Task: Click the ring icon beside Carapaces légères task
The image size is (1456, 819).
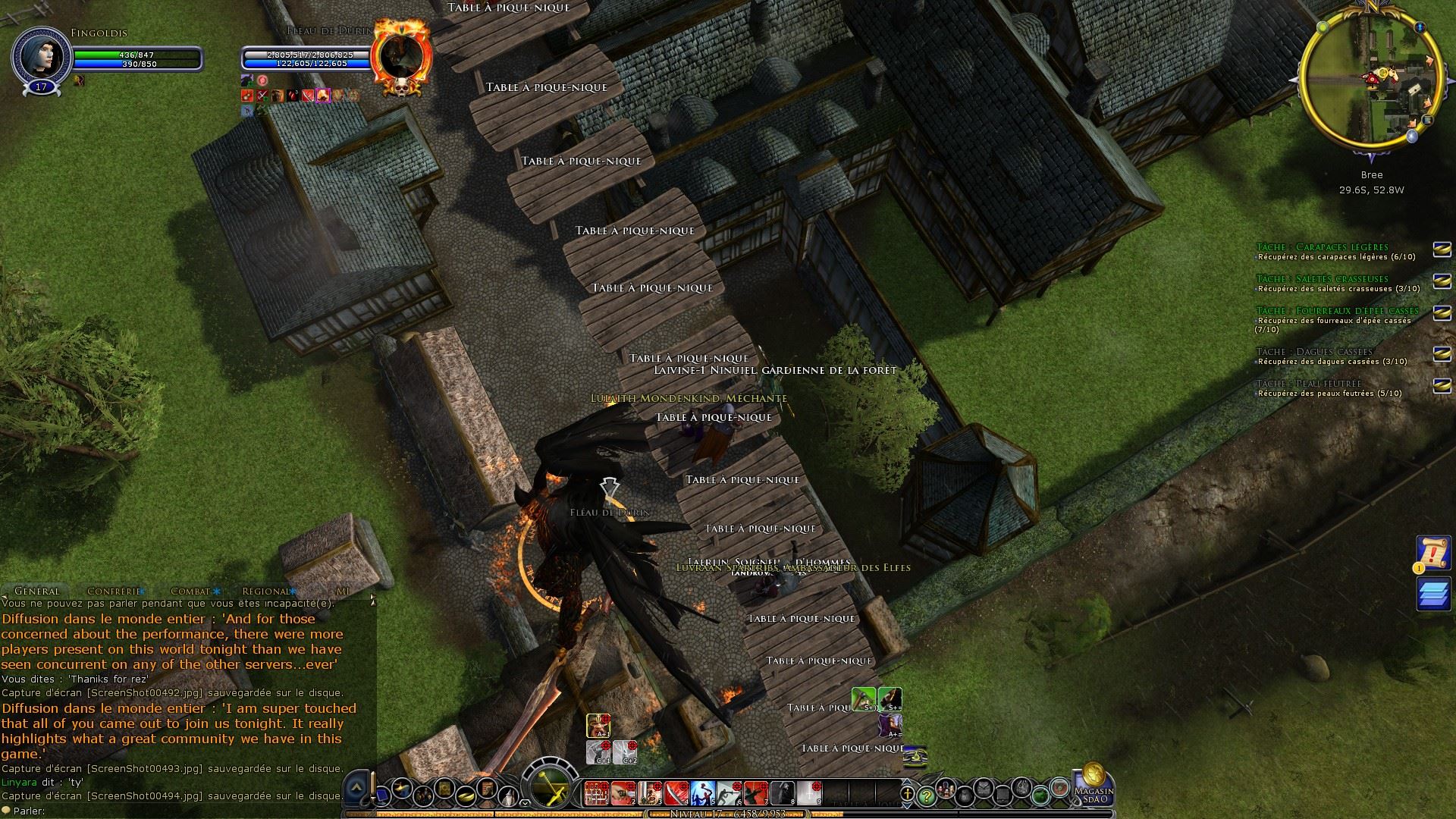Action: click(x=1441, y=249)
